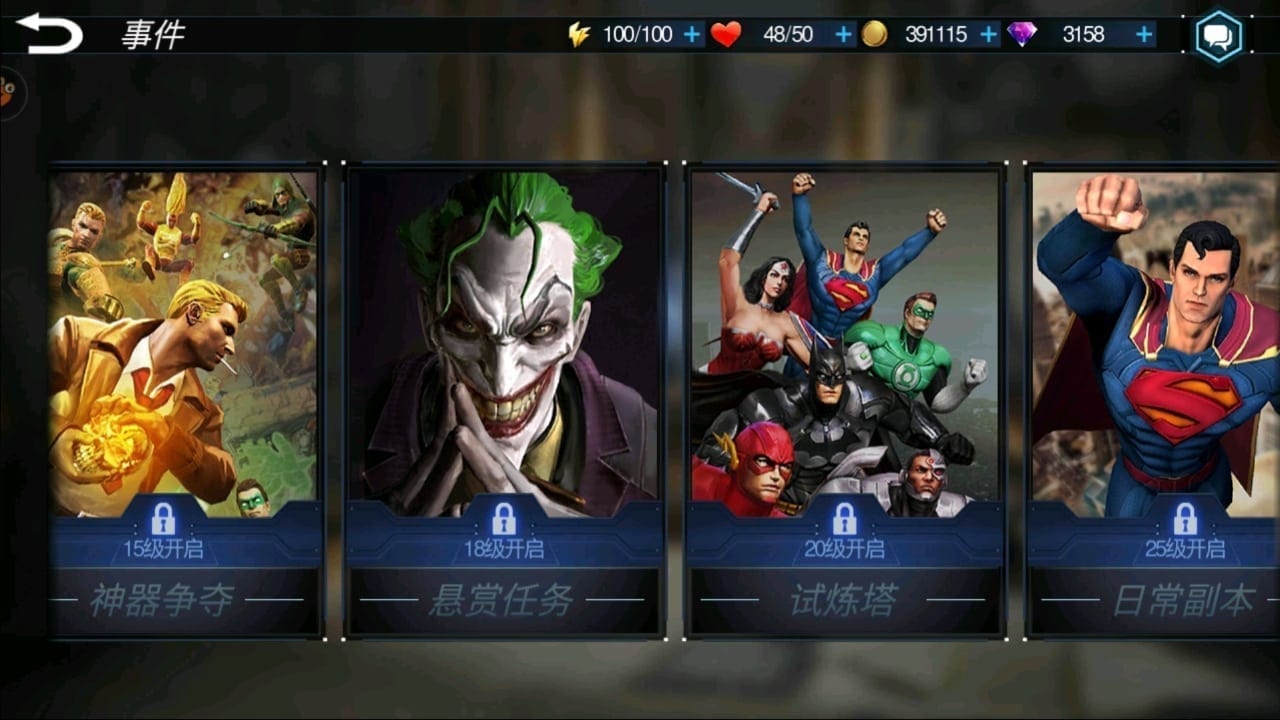Choose the Superman 日常副本 event card
This screenshot has height=720, width=1280.
(x=1155, y=400)
